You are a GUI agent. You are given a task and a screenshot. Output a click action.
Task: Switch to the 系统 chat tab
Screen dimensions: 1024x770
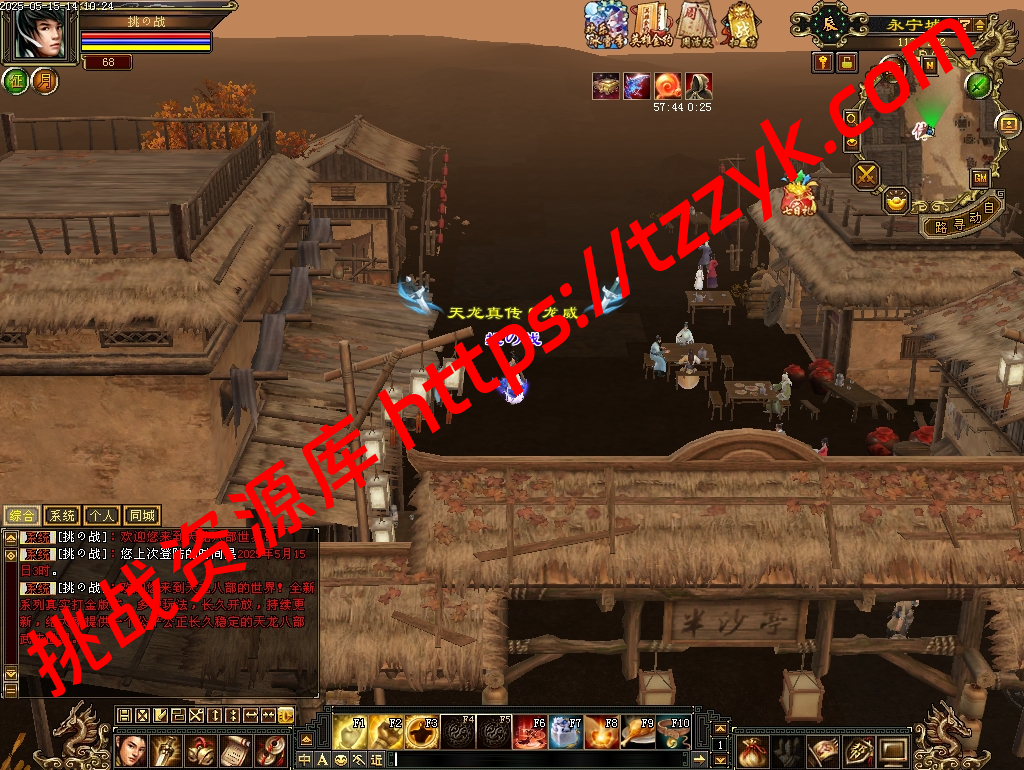(x=62, y=516)
